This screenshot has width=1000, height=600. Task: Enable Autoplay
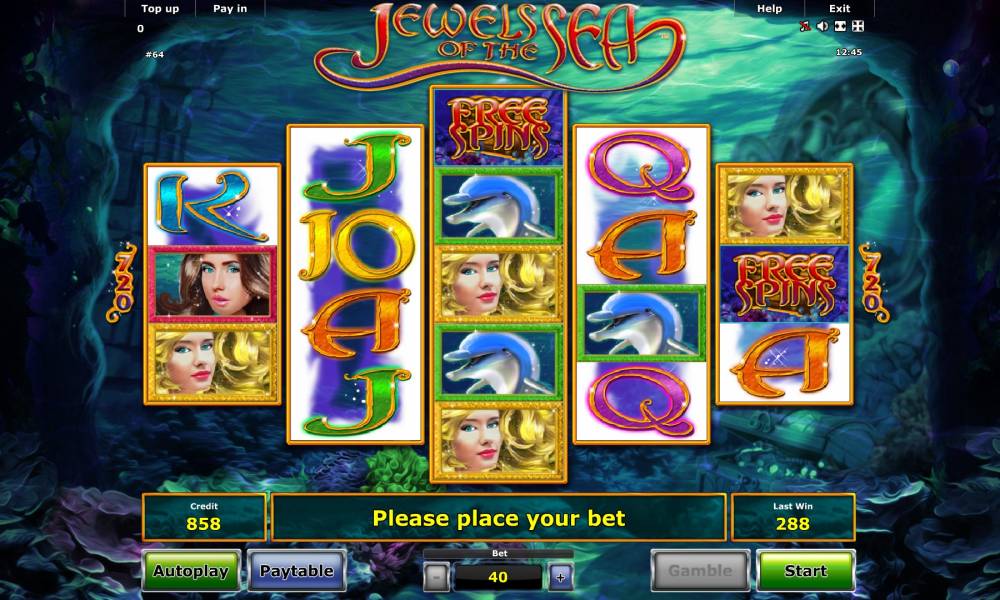(x=190, y=571)
